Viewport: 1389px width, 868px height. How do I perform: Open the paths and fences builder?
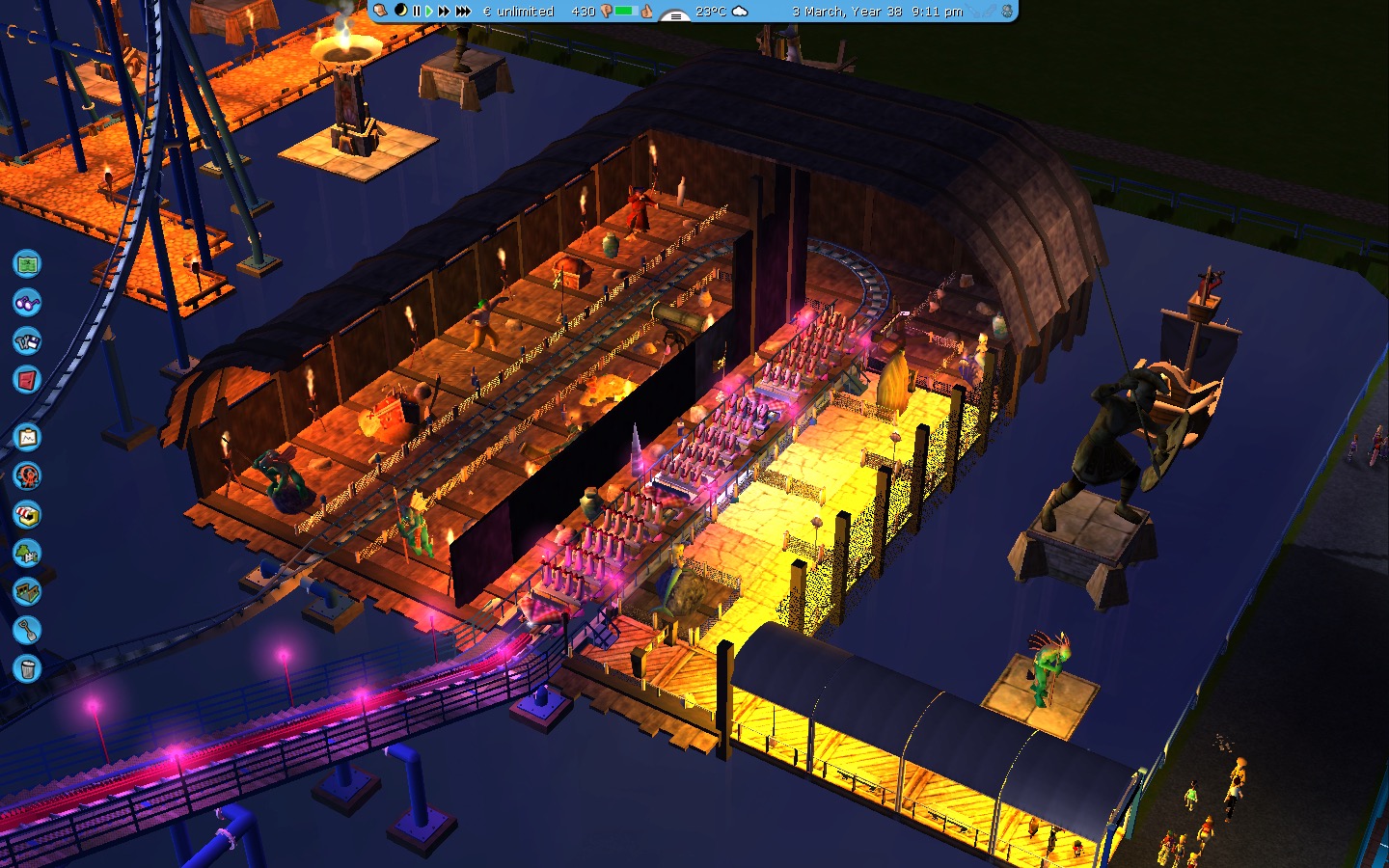point(27,591)
